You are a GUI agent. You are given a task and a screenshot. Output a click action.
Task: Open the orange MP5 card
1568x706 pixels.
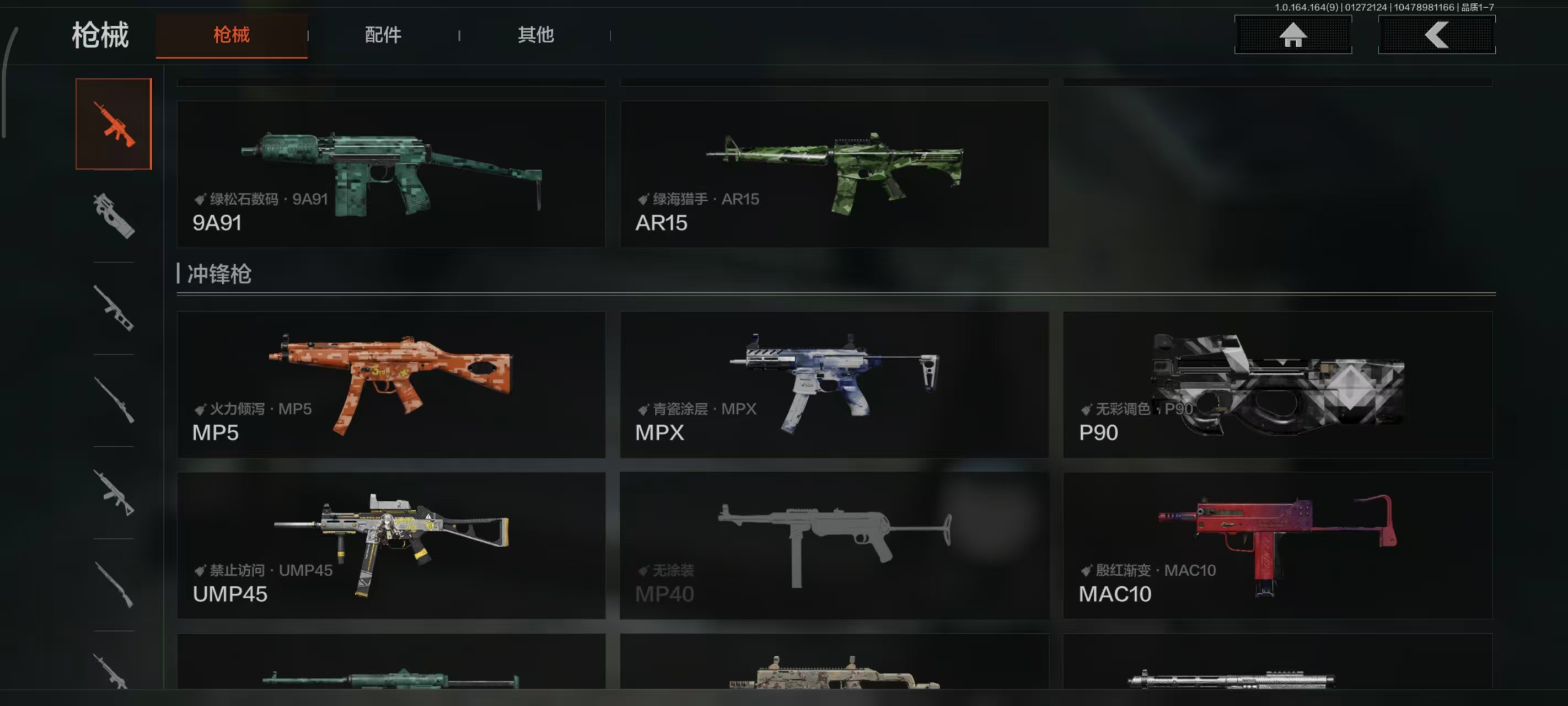click(x=391, y=384)
